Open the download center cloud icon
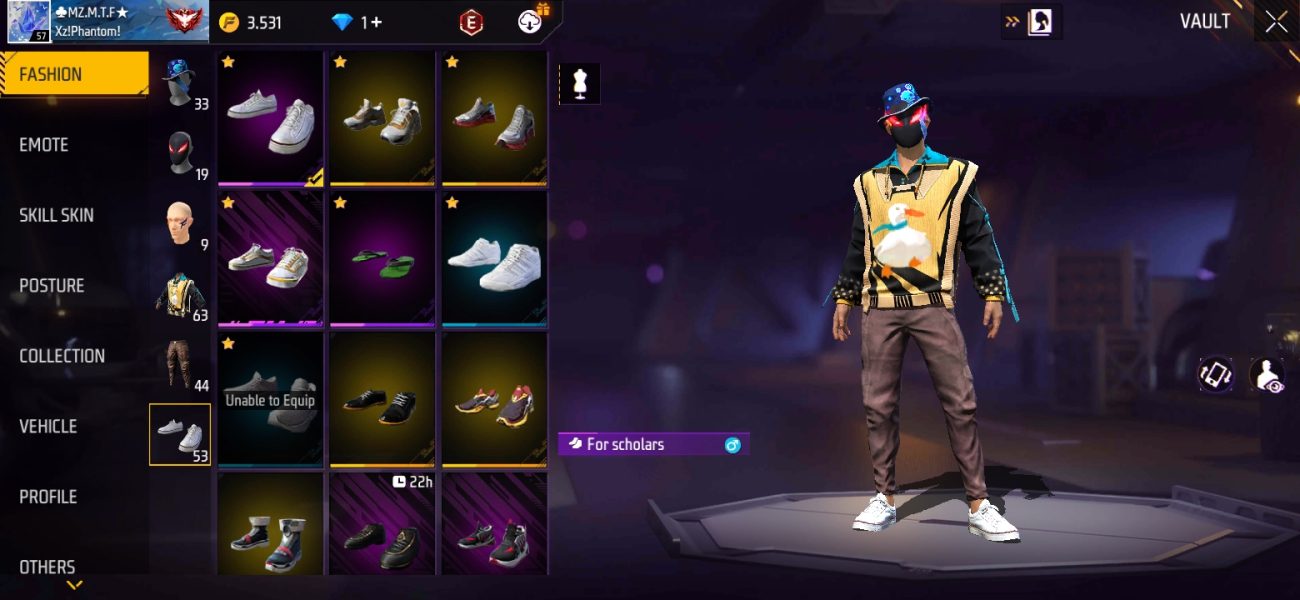The height and width of the screenshot is (600, 1300). tap(530, 21)
